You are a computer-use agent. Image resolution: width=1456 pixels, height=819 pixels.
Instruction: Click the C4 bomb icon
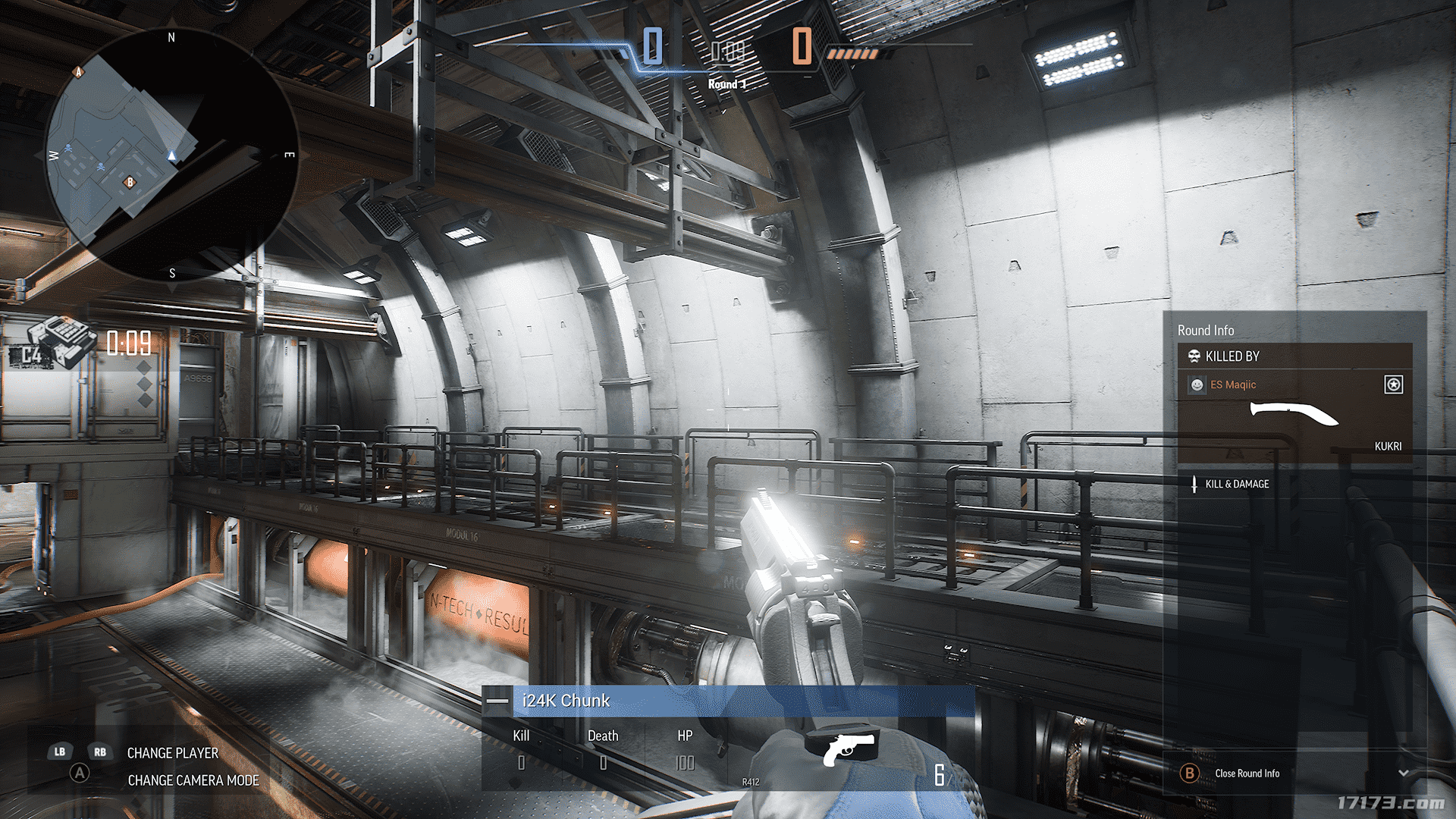(x=53, y=344)
